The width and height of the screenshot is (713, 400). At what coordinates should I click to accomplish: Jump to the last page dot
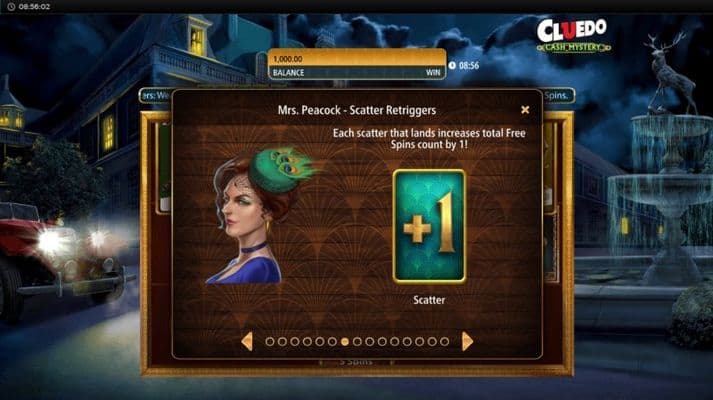pos(445,341)
